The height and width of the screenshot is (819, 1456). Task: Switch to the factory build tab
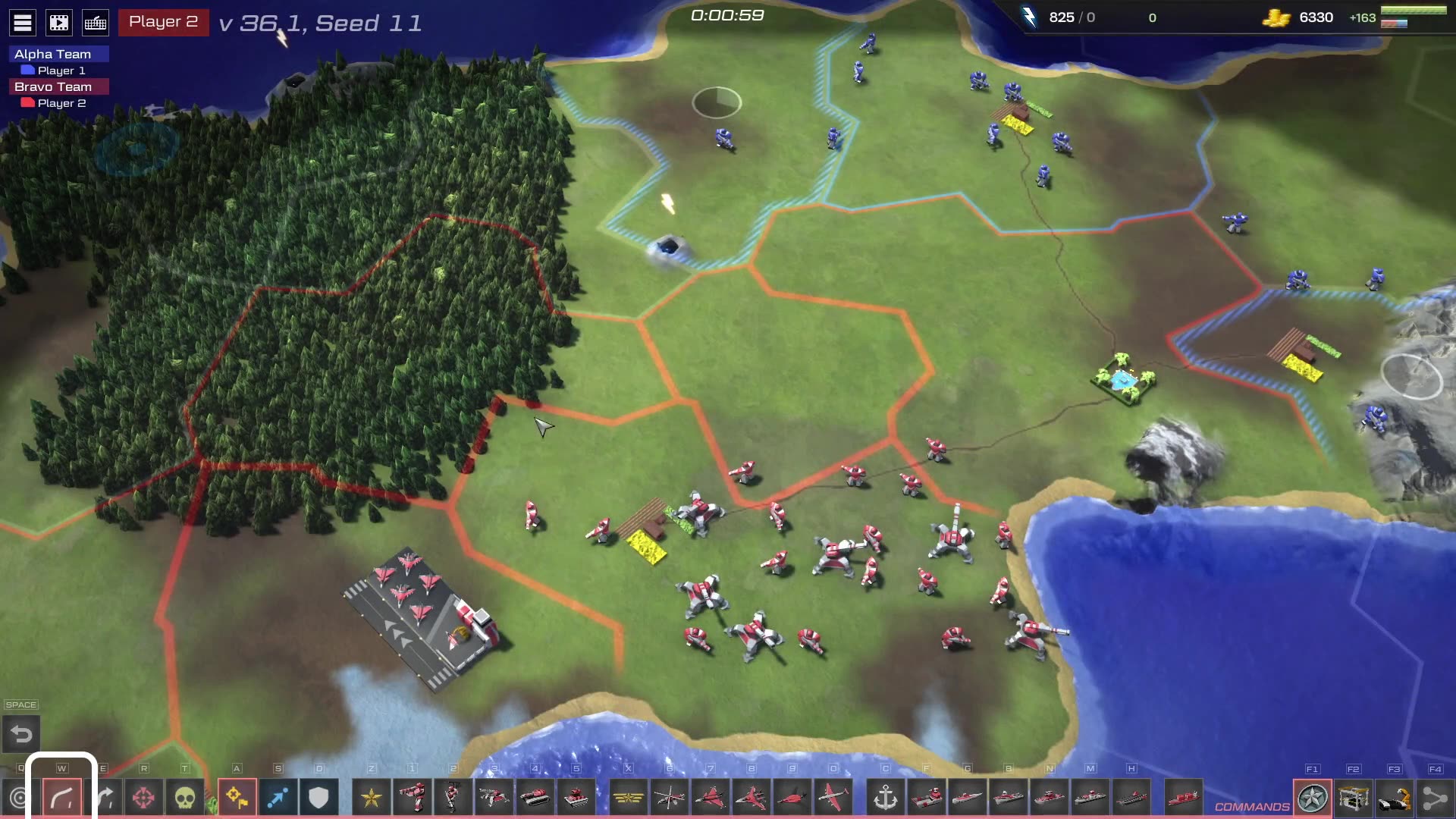pyautogui.click(x=1354, y=798)
